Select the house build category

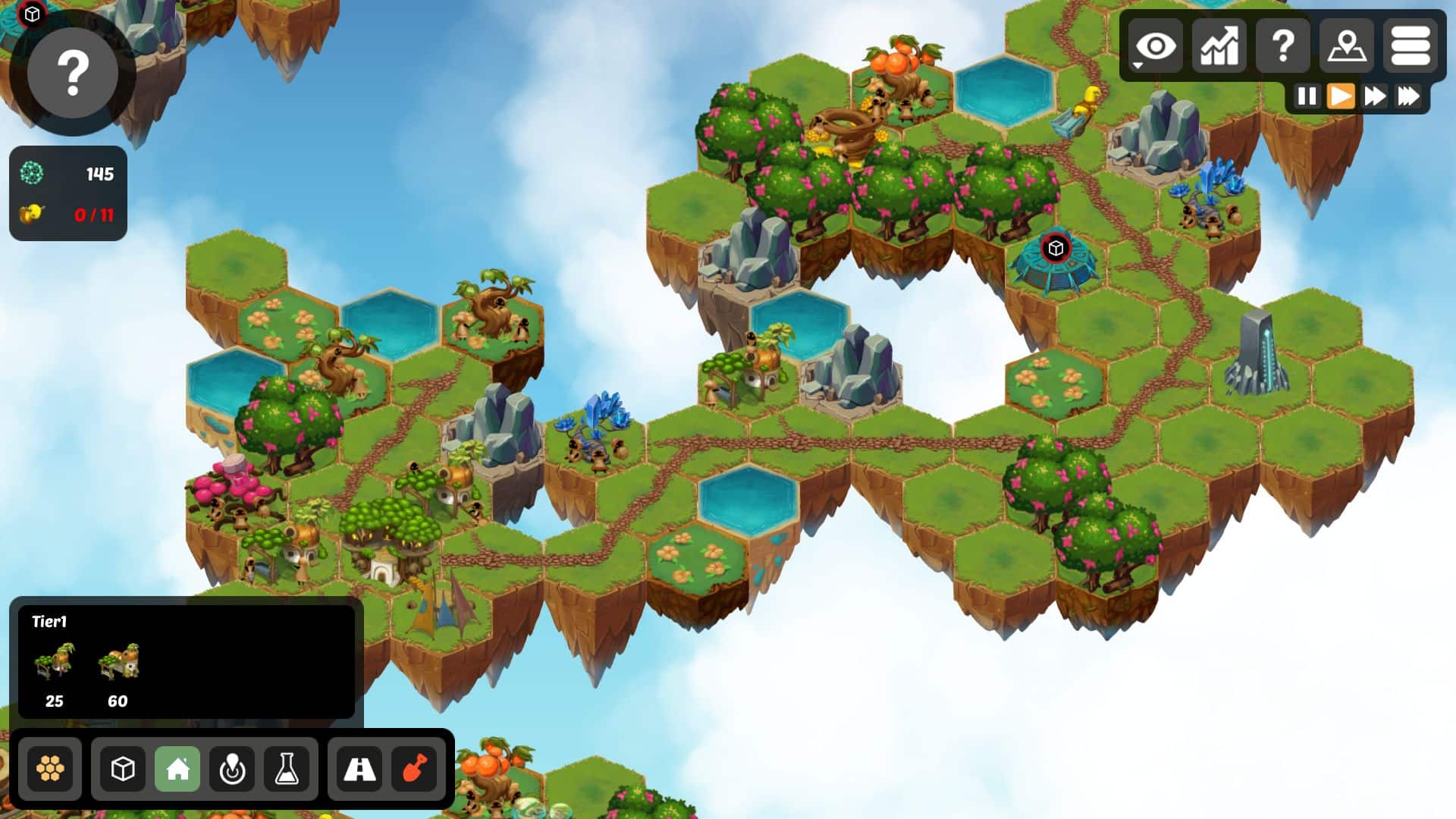(177, 769)
